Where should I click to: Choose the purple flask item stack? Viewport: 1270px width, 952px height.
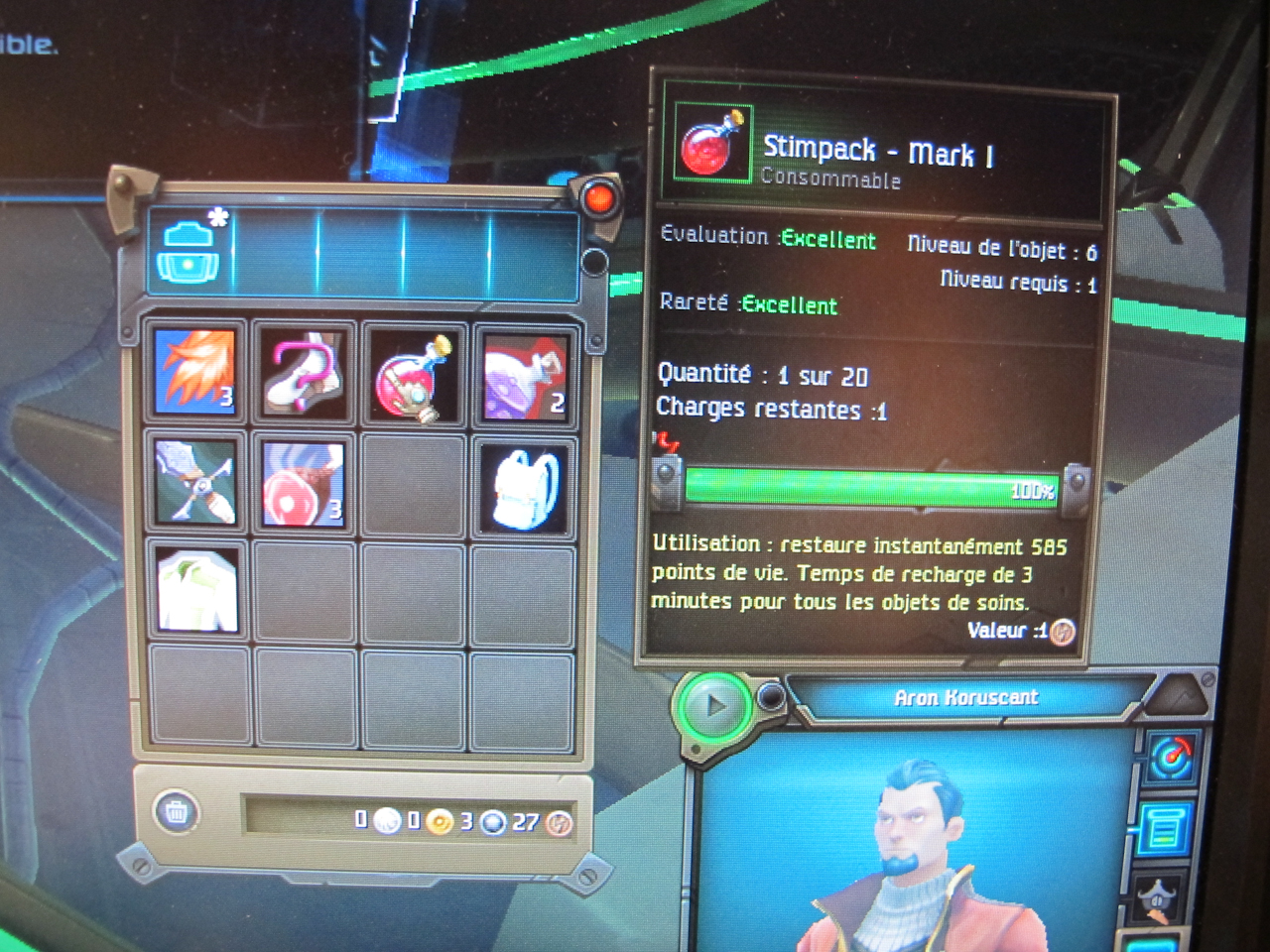coord(524,376)
